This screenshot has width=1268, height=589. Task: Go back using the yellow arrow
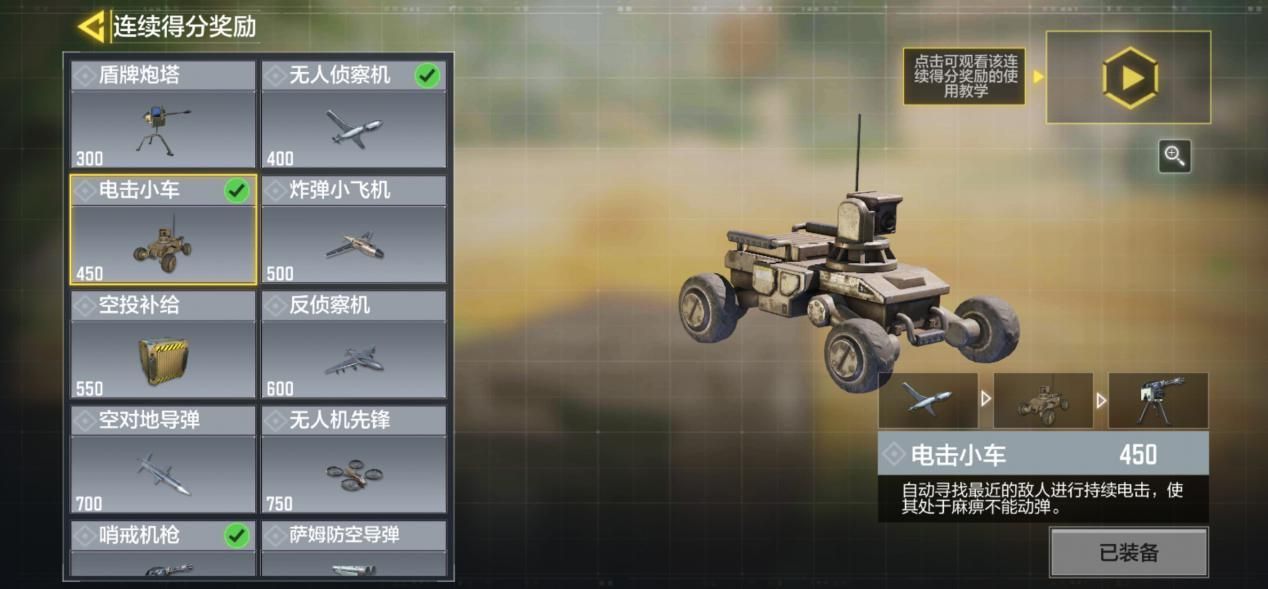(92, 26)
